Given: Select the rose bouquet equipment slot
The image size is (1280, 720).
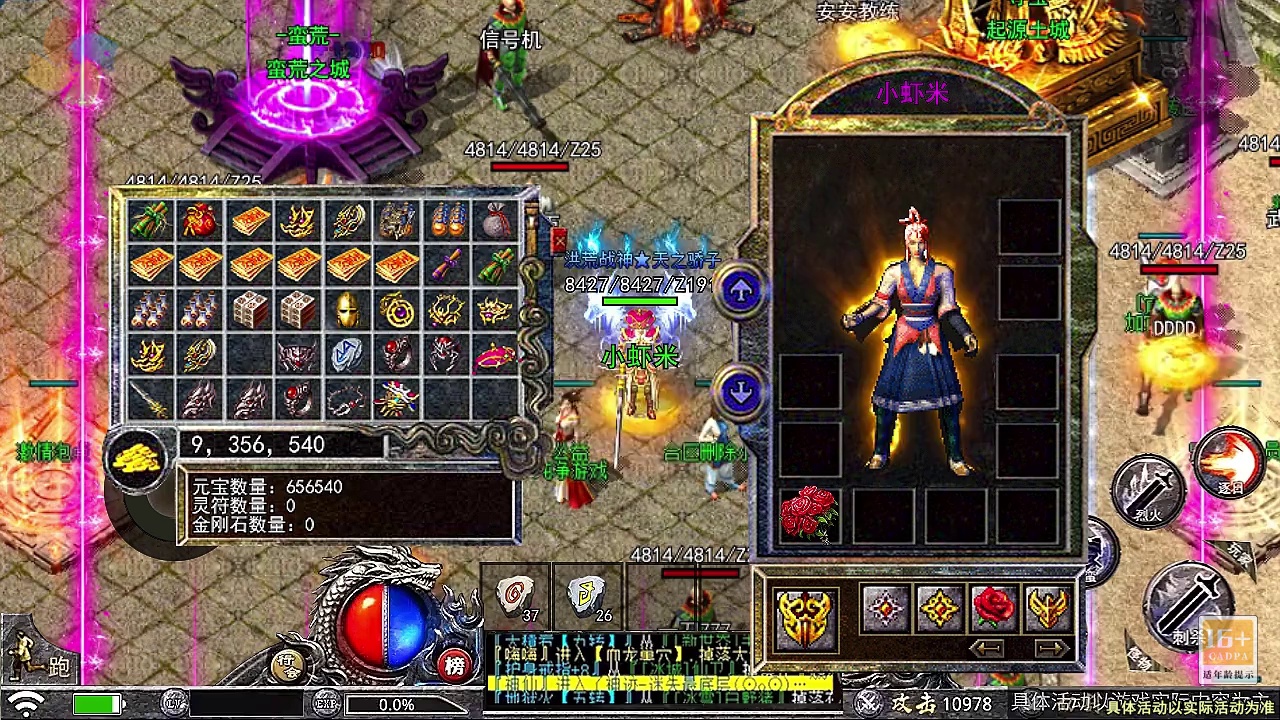Looking at the screenshot, I should click(808, 515).
